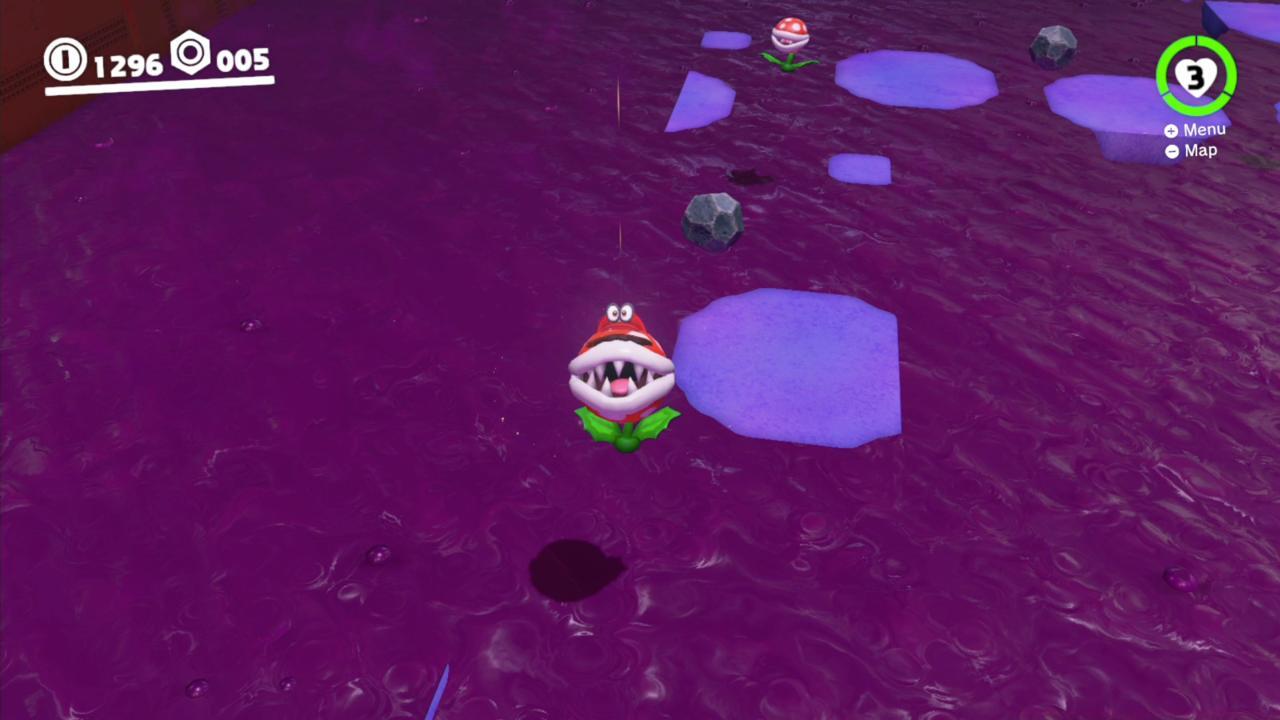Select the purple regional coin icon
The width and height of the screenshot is (1280, 720).
tap(190, 57)
